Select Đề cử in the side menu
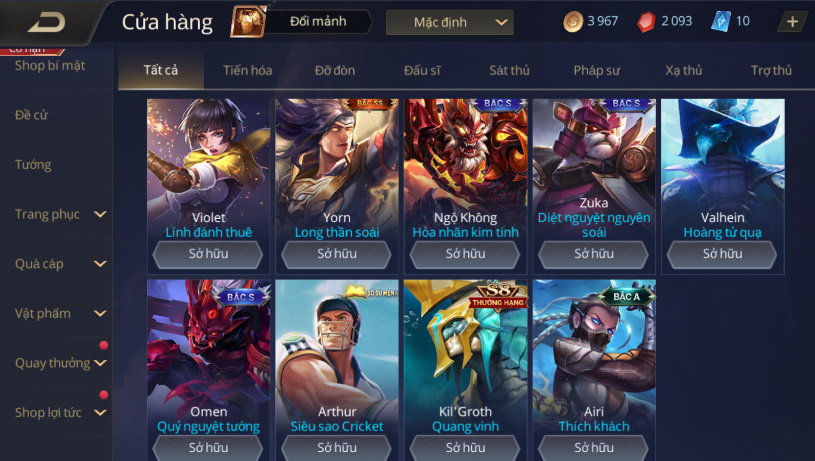This screenshot has height=461, width=815. (x=32, y=115)
